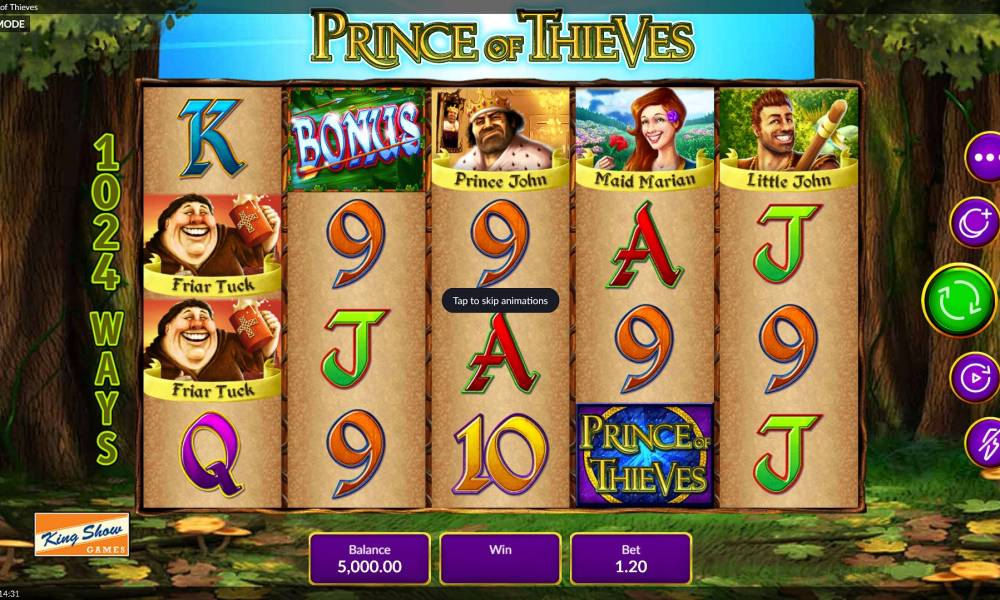Open the coin bet settings button
This screenshot has width=1000, height=600.
click(x=974, y=223)
